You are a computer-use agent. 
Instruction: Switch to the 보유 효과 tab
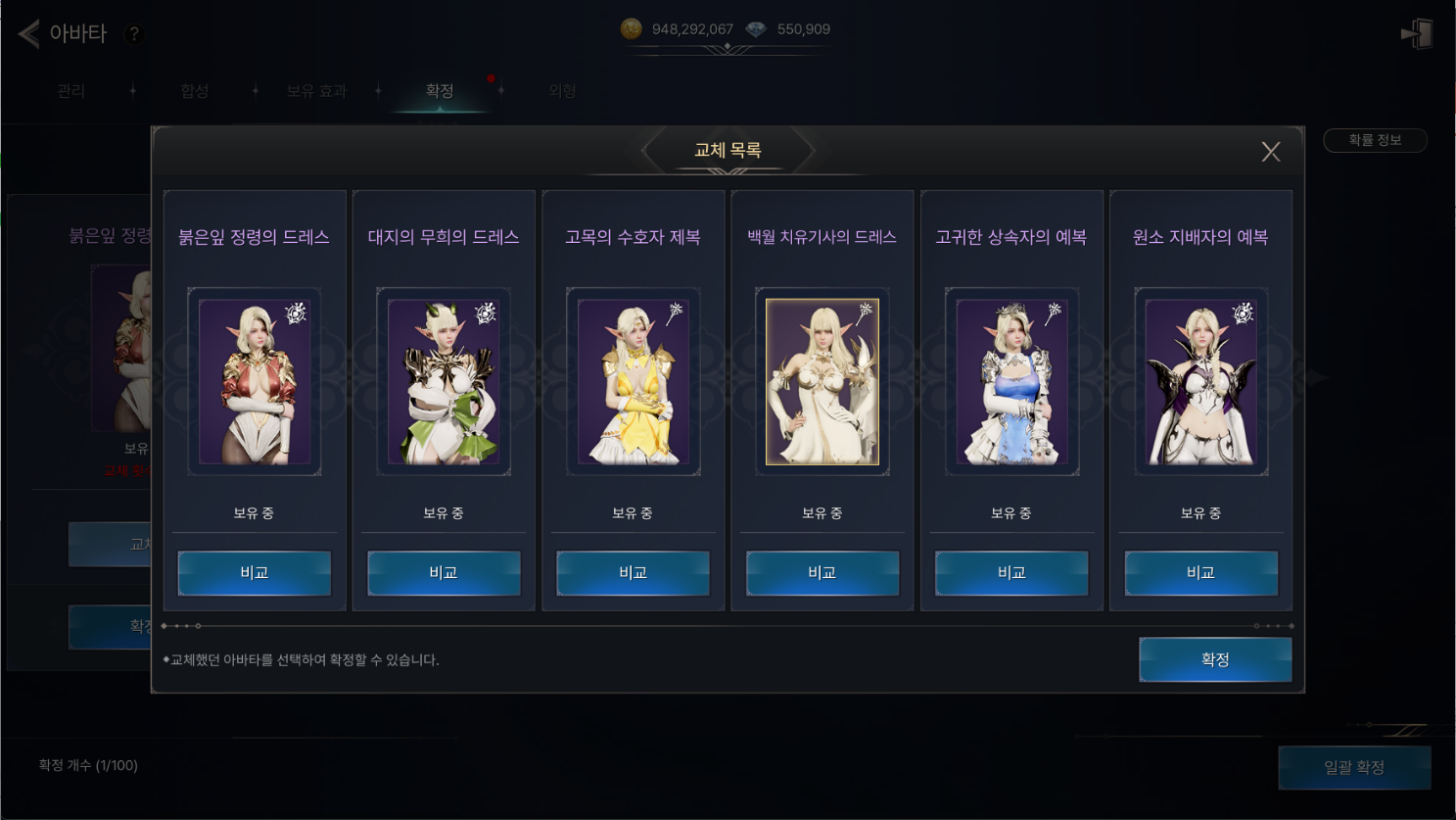point(316,91)
